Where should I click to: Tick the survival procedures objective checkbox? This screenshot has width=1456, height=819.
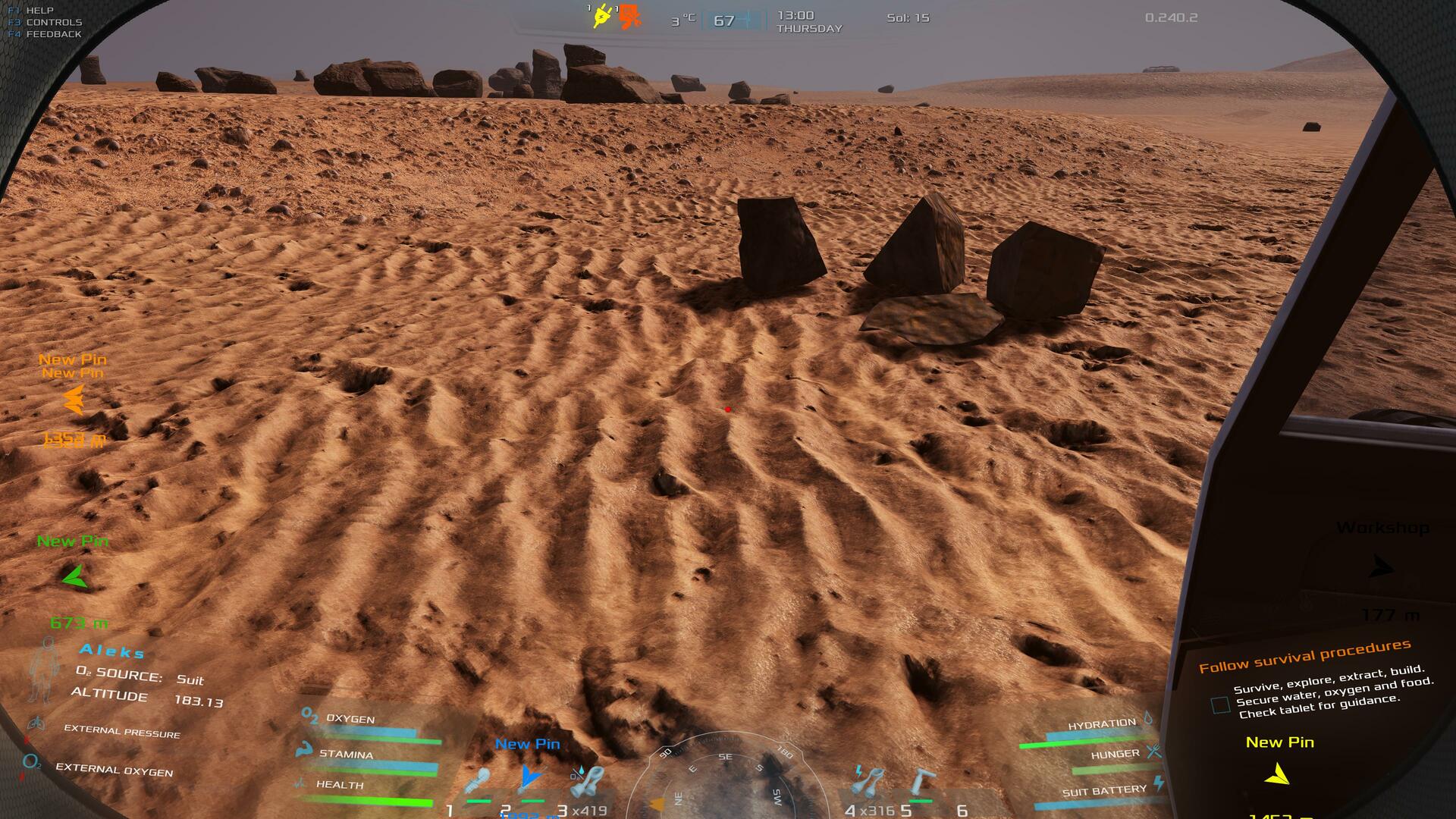1220,705
